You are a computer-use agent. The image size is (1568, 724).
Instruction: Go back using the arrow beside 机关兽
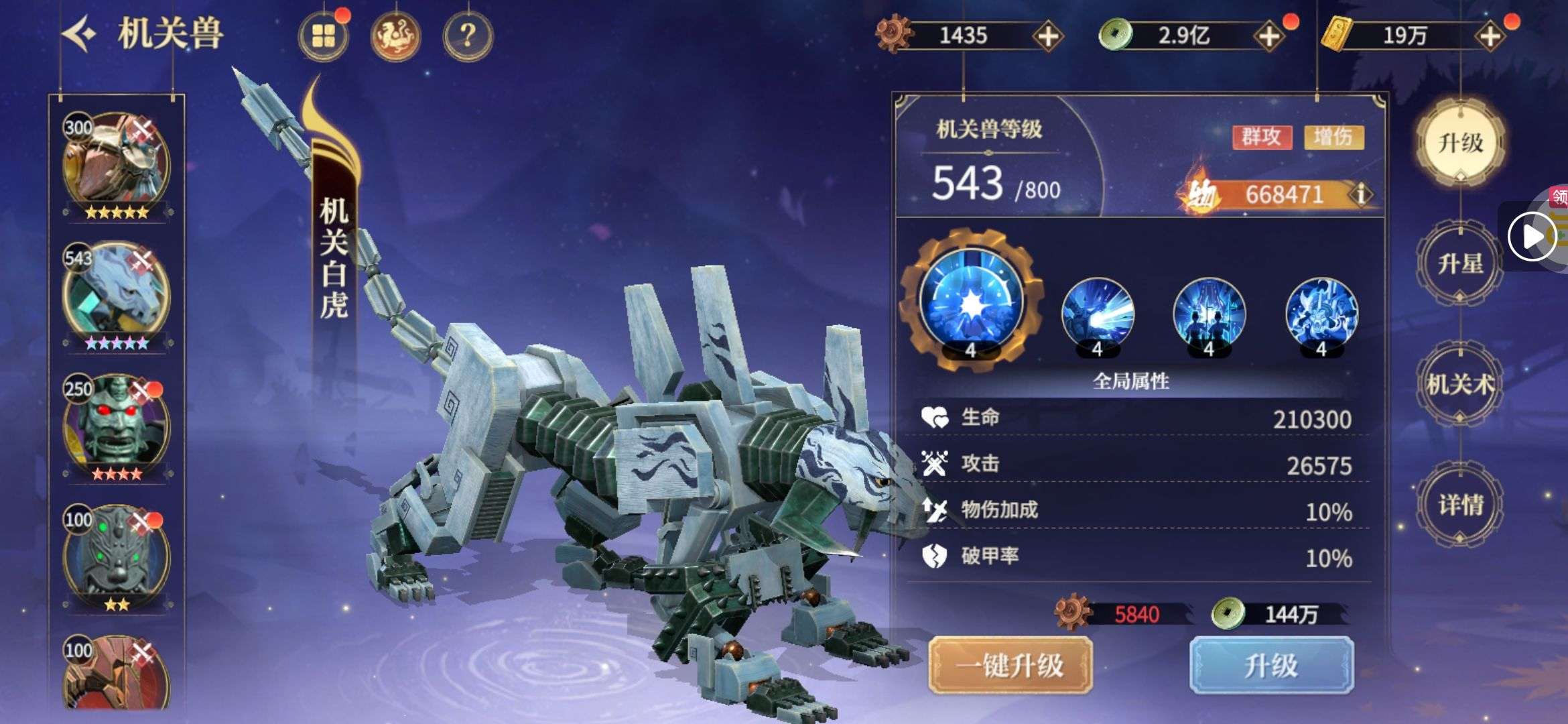pyautogui.click(x=80, y=34)
